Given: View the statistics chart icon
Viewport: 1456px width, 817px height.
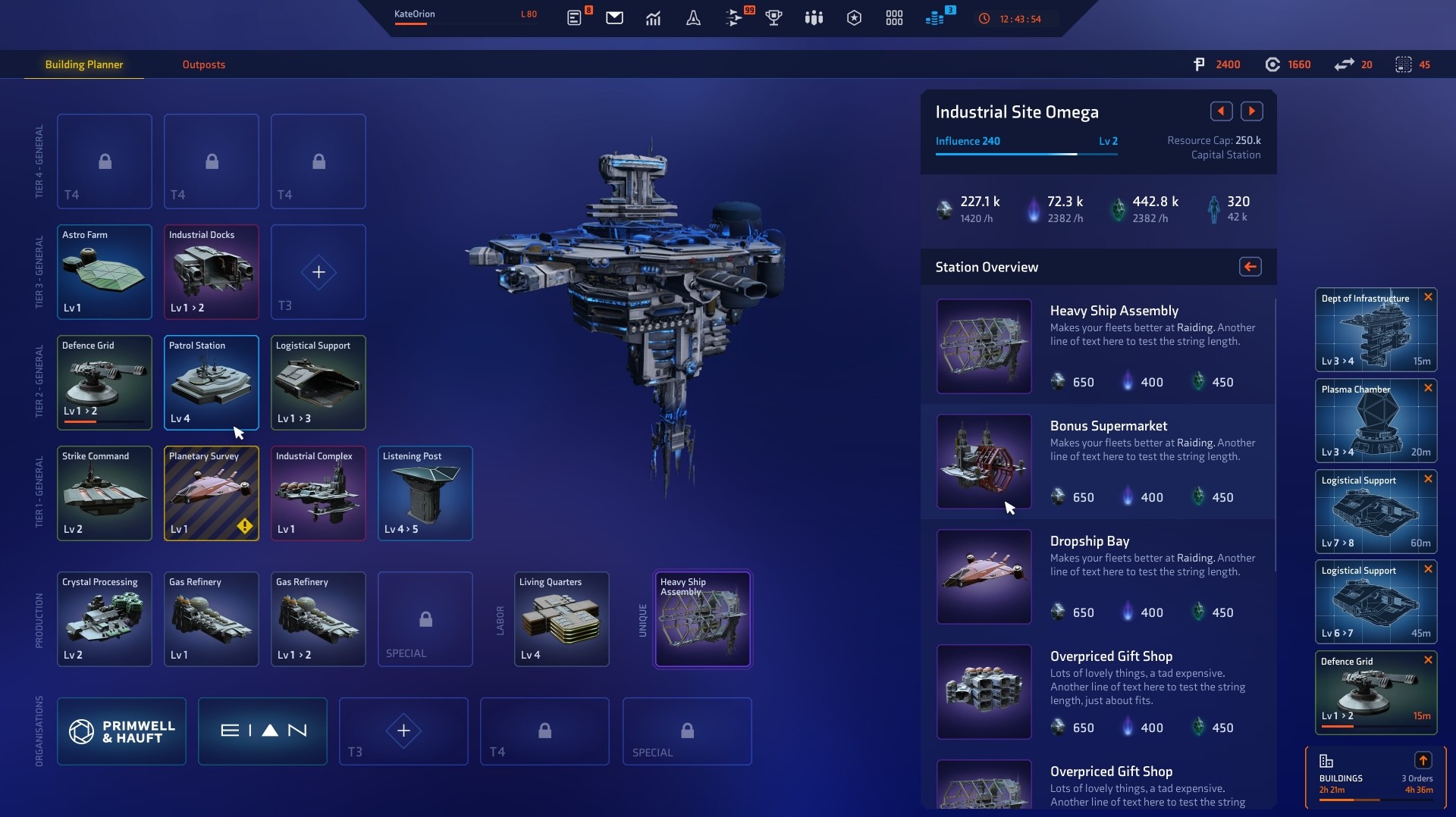Looking at the screenshot, I should click(654, 17).
